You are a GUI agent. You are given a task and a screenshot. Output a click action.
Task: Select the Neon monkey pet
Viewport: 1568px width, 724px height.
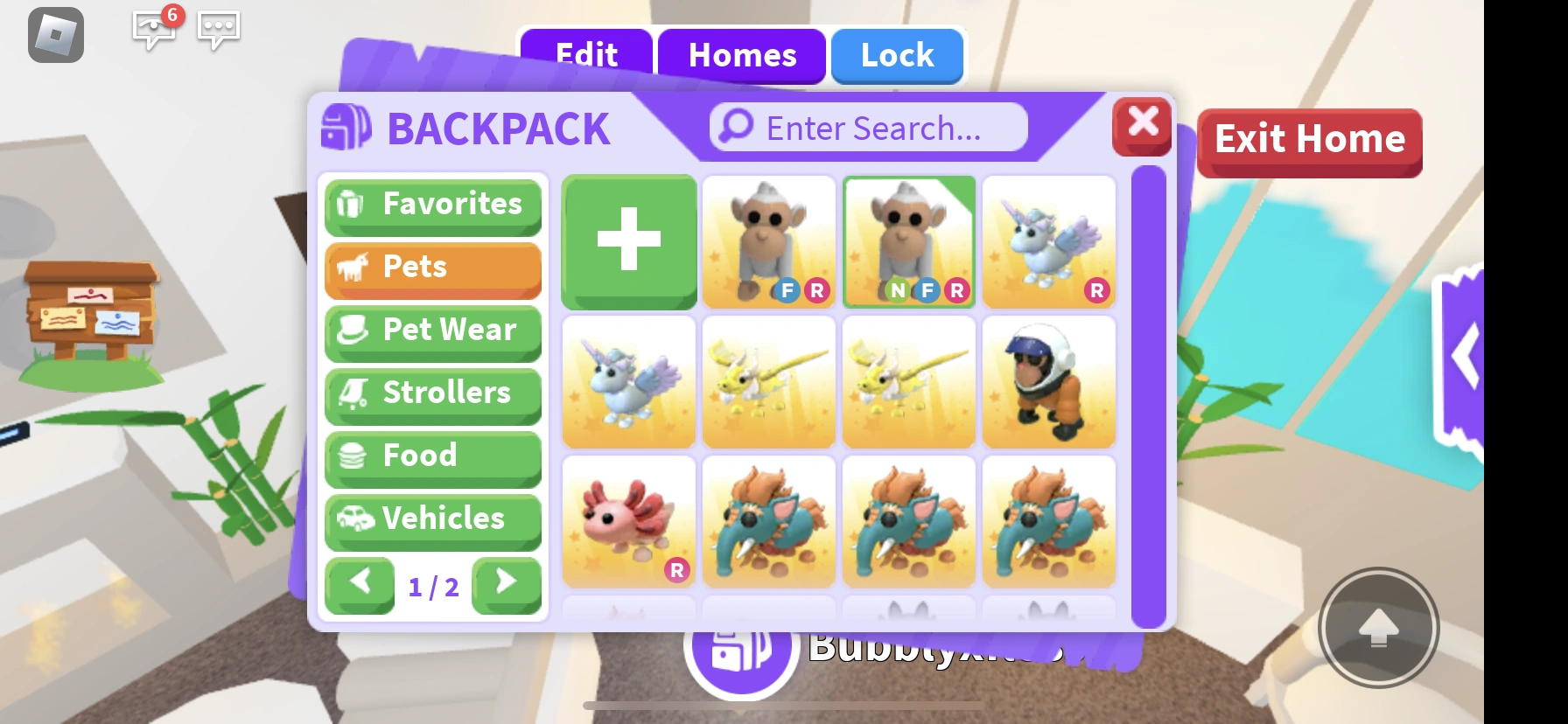[908, 241]
